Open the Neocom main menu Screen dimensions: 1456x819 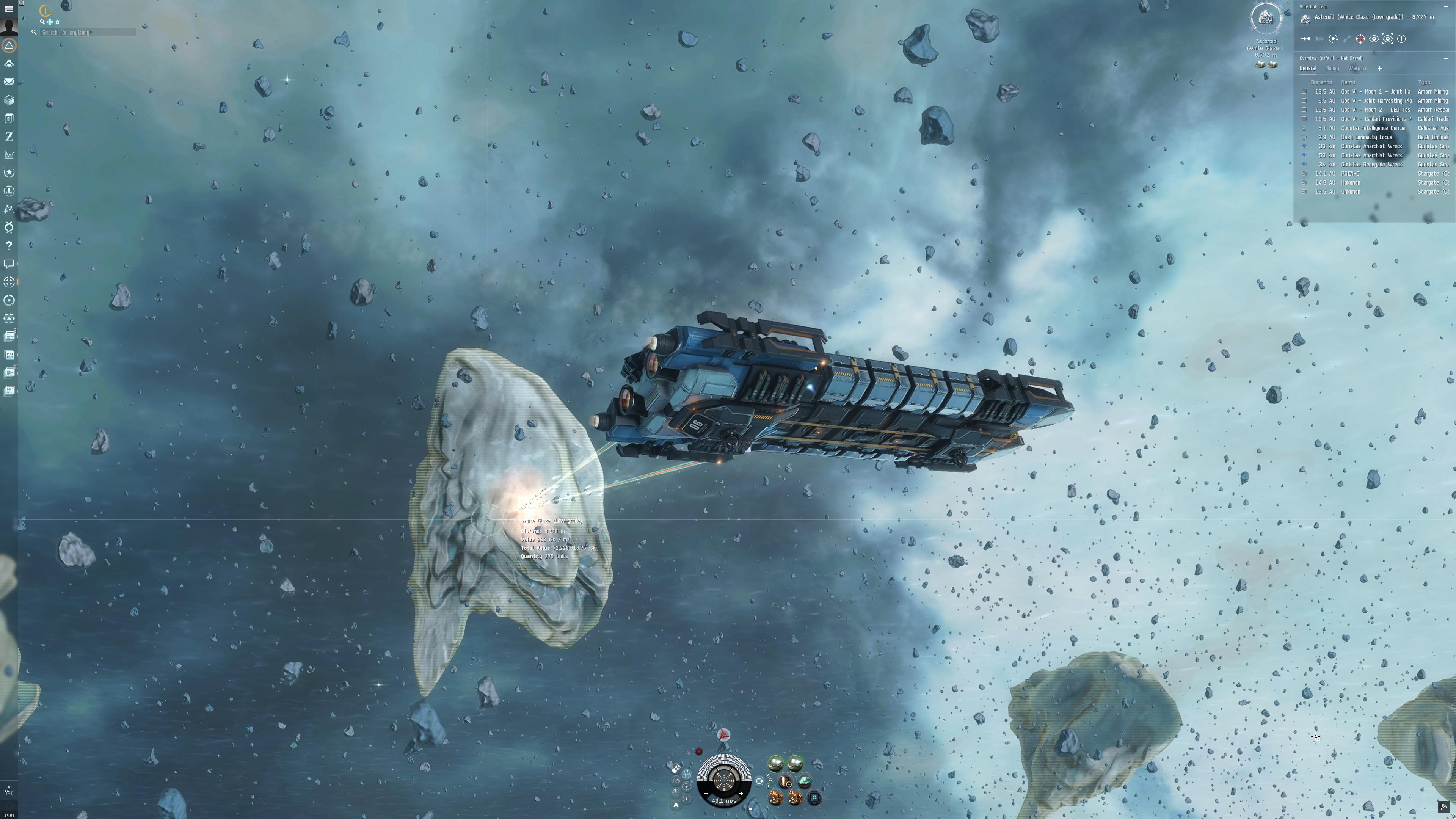click(8, 9)
